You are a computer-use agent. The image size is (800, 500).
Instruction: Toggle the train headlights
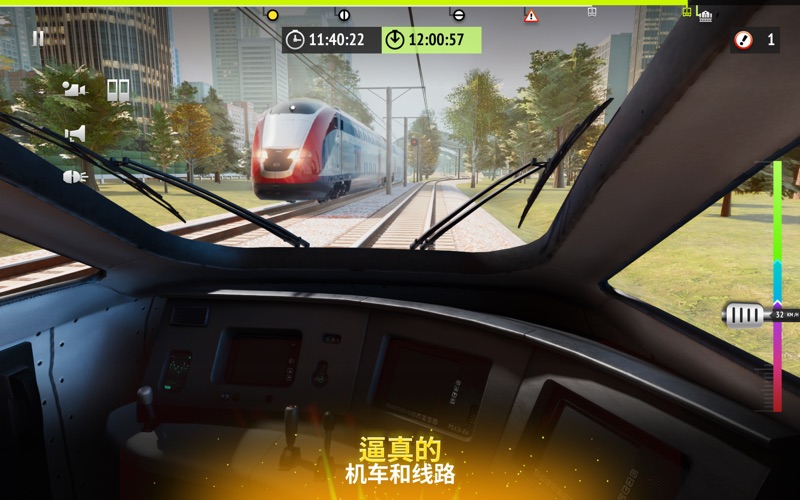point(75,177)
